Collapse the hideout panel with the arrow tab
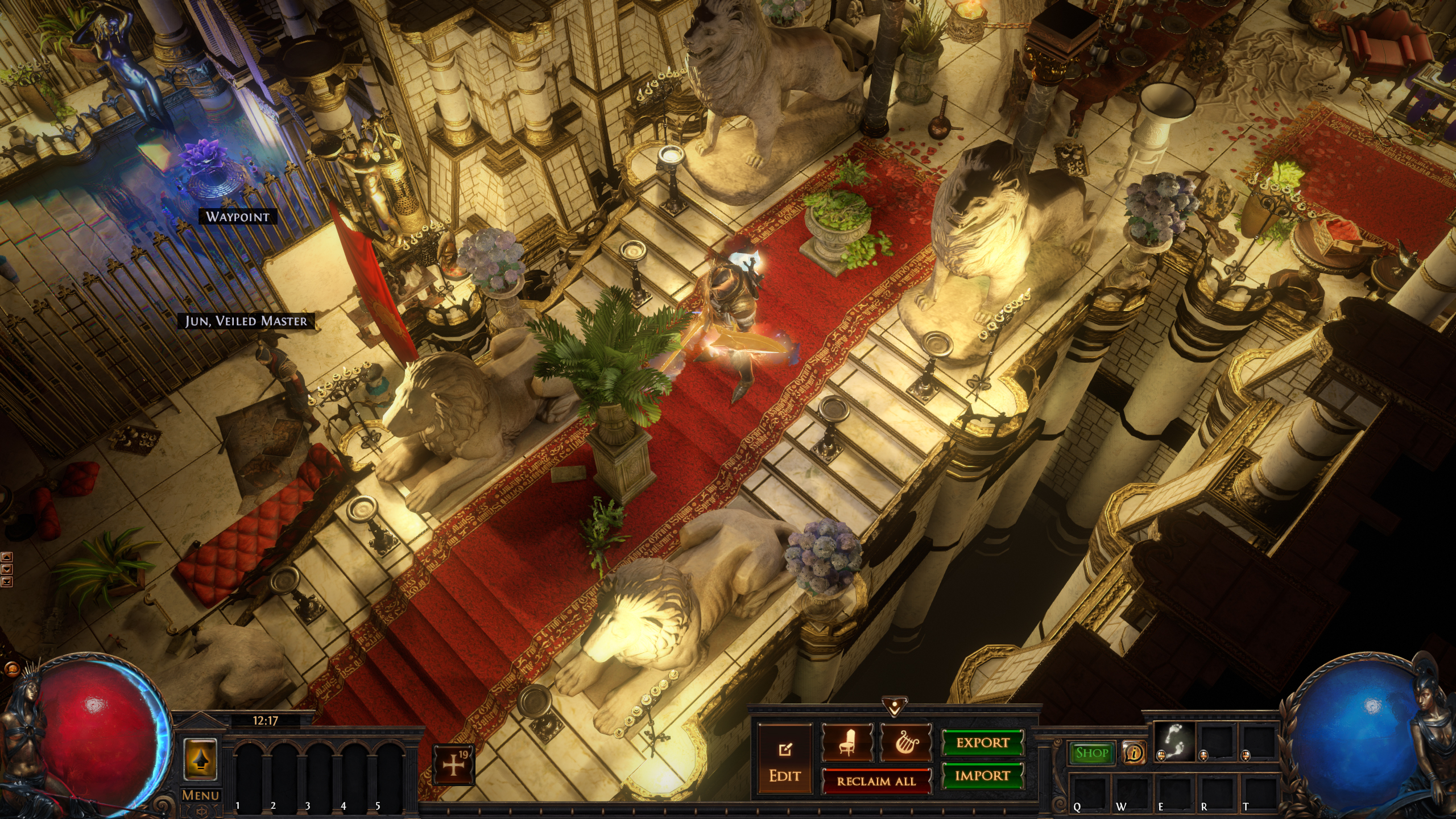 [x=895, y=707]
